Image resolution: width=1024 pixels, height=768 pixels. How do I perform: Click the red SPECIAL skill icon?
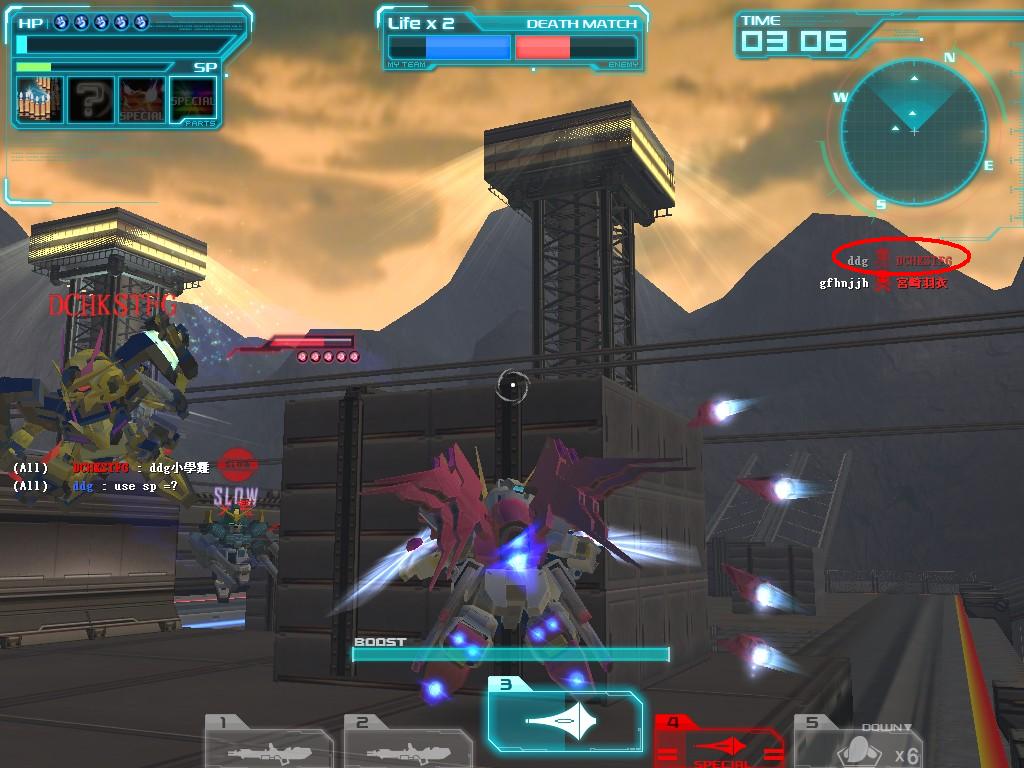(142, 100)
